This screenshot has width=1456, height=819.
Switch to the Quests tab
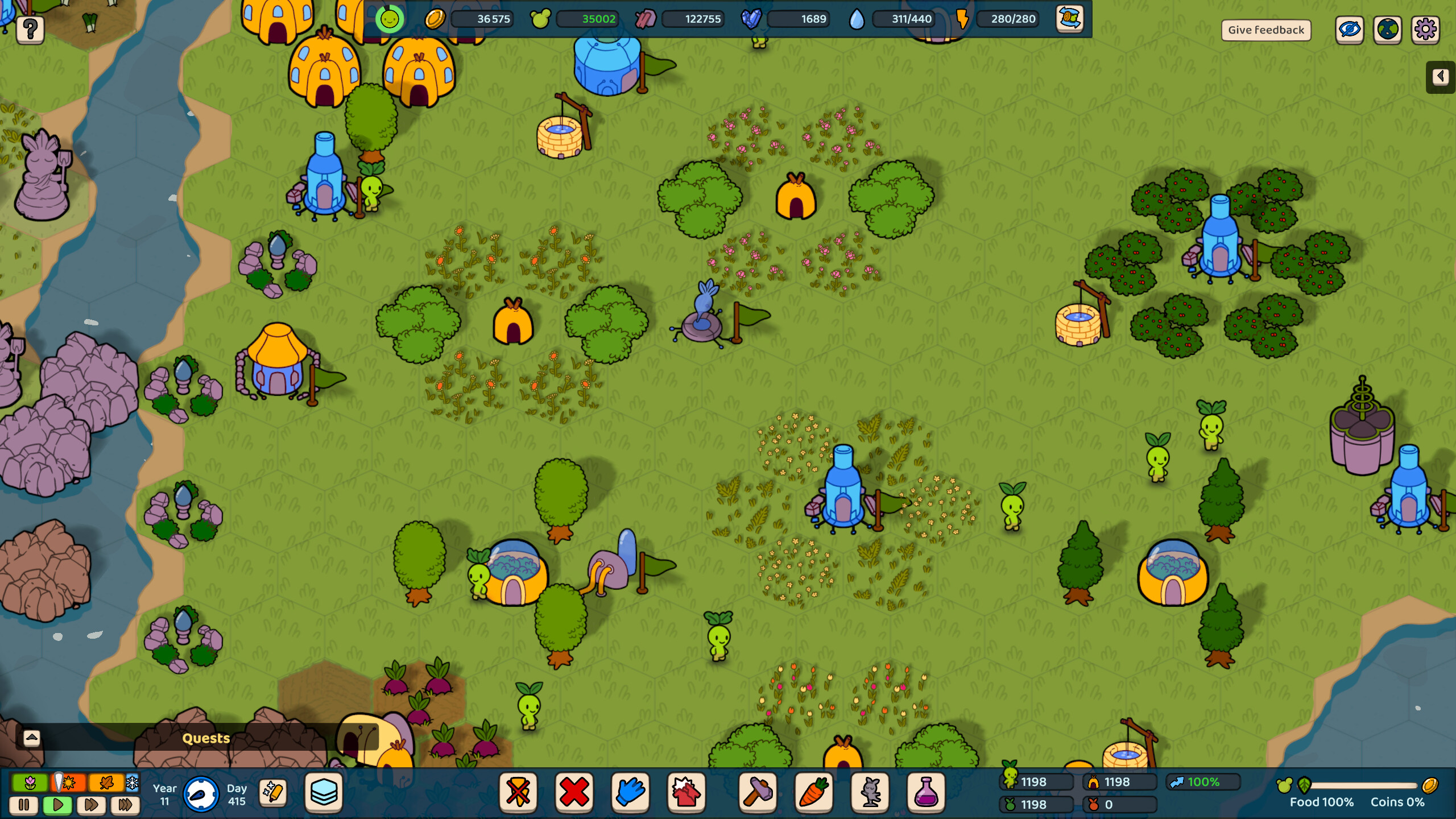(x=205, y=738)
